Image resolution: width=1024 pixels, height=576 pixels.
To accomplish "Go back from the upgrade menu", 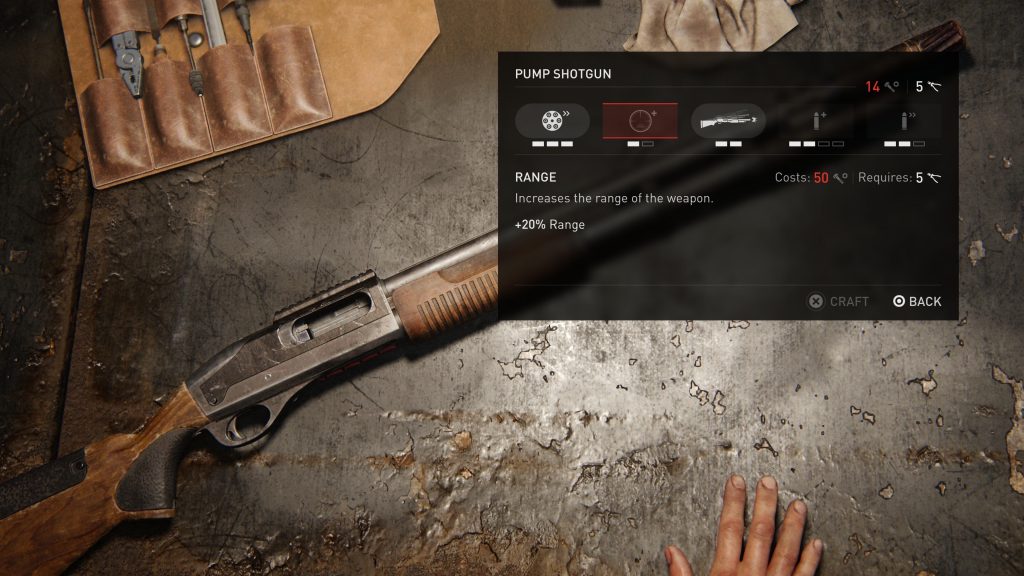I will tap(917, 301).
